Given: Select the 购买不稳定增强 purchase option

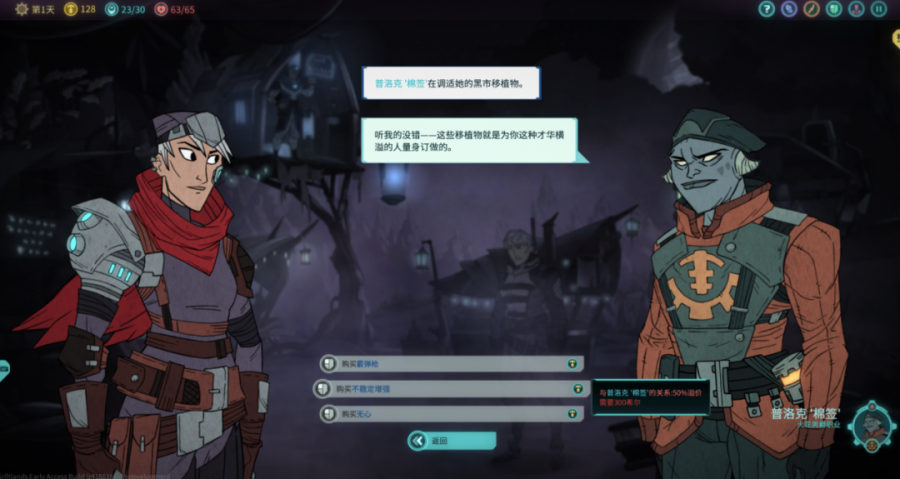Looking at the screenshot, I should 451,389.
